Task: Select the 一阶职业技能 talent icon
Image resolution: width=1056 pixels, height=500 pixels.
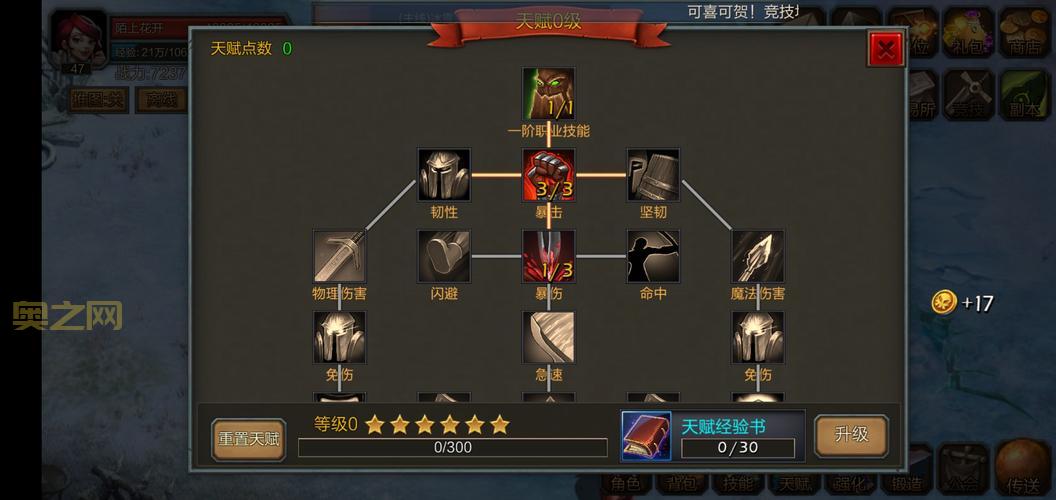Action: tap(548, 94)
